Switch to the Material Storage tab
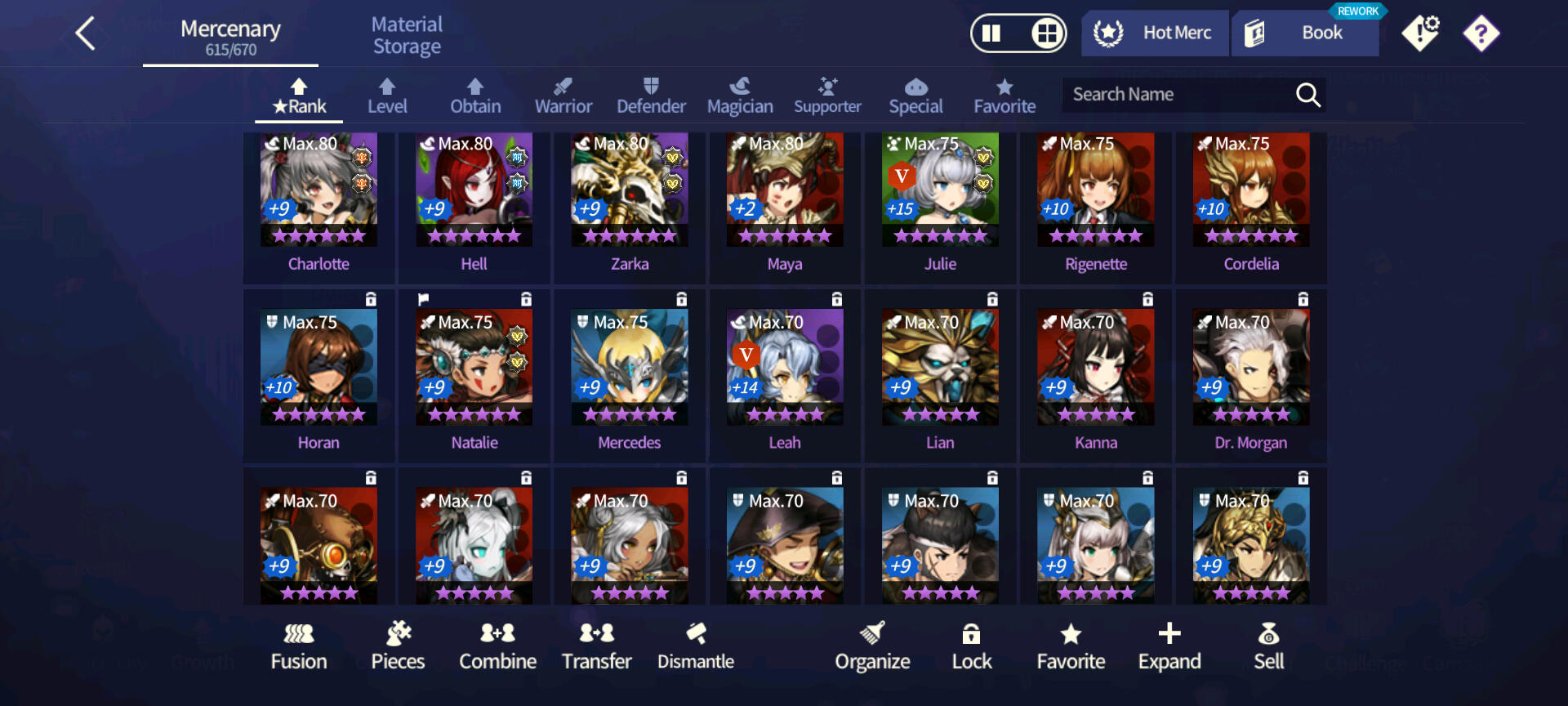Image resolution: width=1568 pixels, height=706 pixels. [407, 36]
